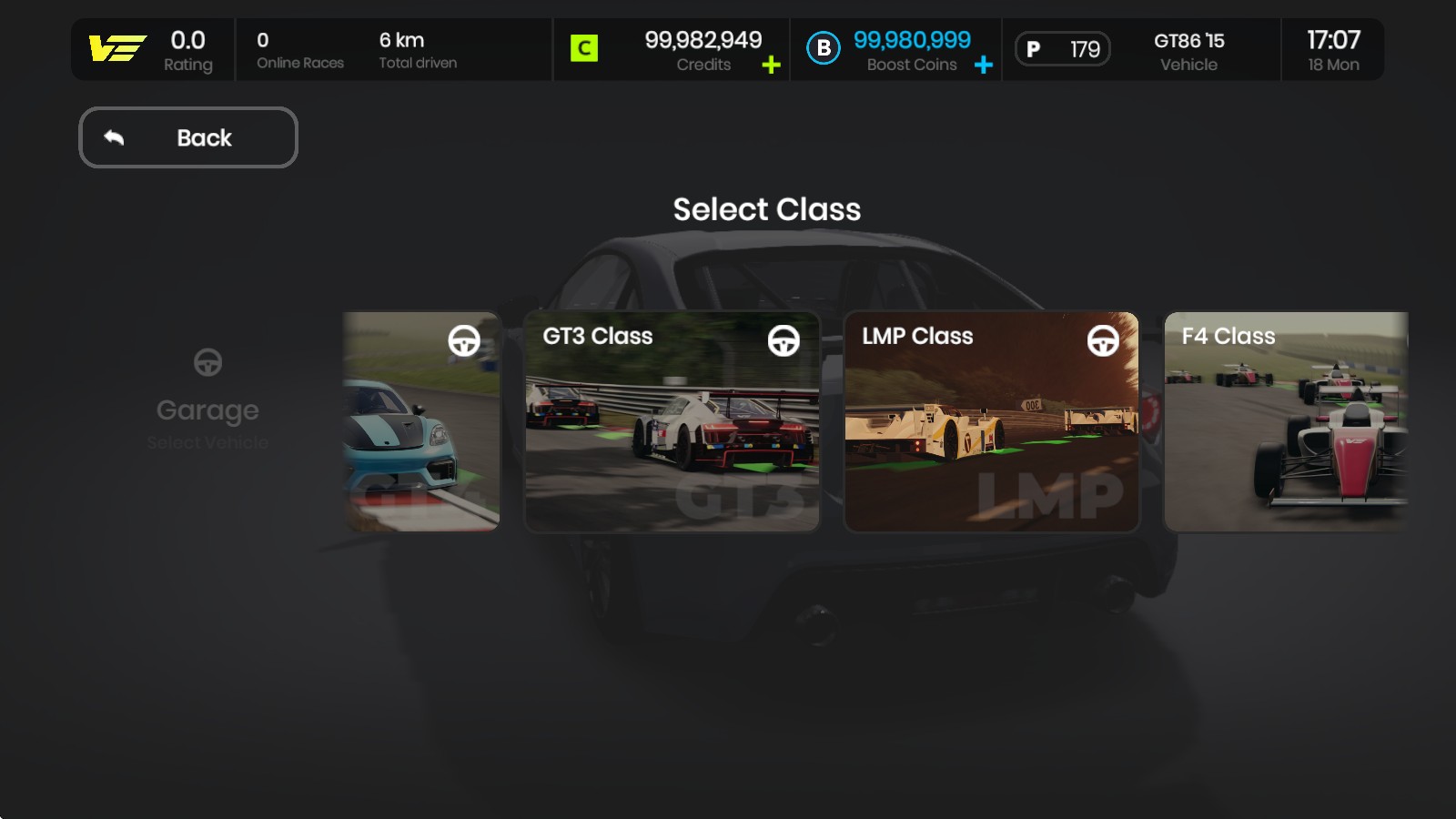This screenshot has width=1456, height=819.
Task: Add more Credits with green plus
Action: click(x=771, y=66)
